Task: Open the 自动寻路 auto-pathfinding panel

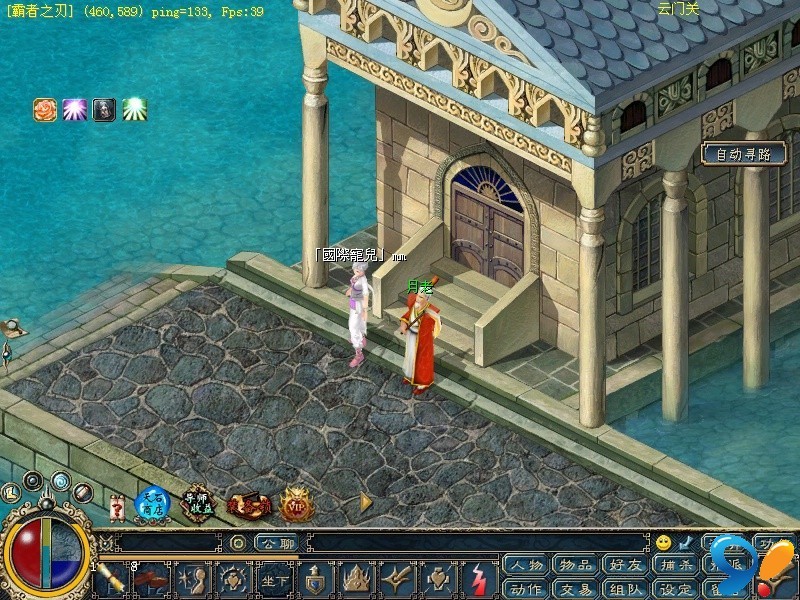Action: (x=743, y=155)
